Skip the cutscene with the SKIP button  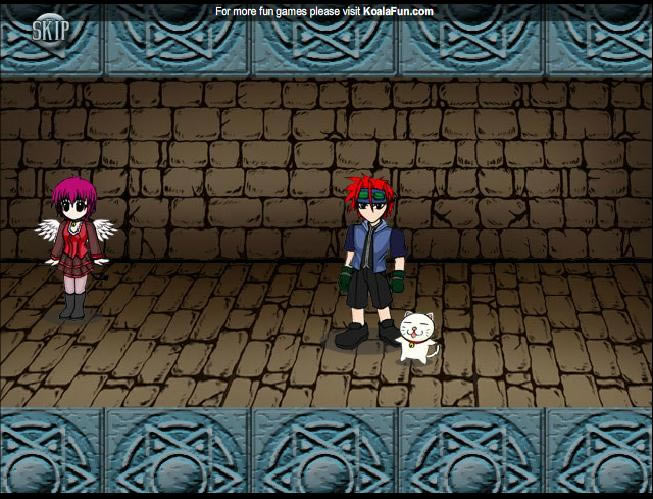point(50,29)
